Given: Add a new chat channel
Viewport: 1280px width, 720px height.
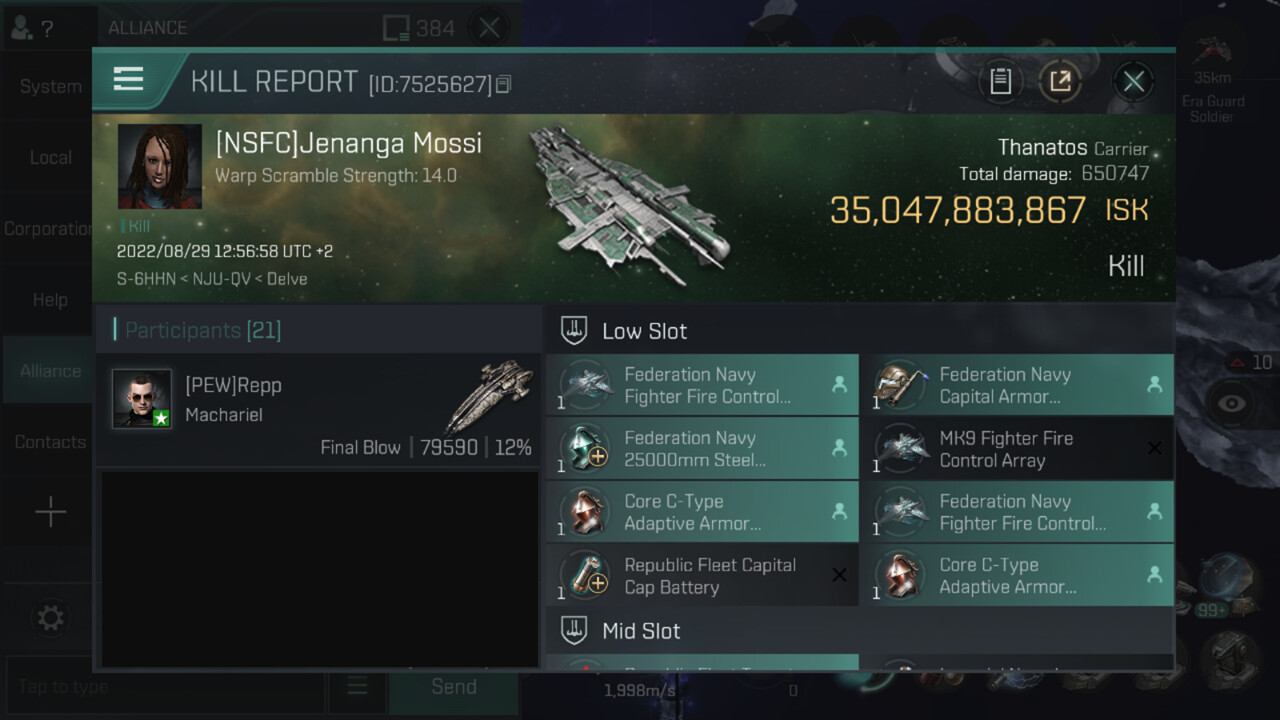Looking at the screenshot, I should pos(50,513).
